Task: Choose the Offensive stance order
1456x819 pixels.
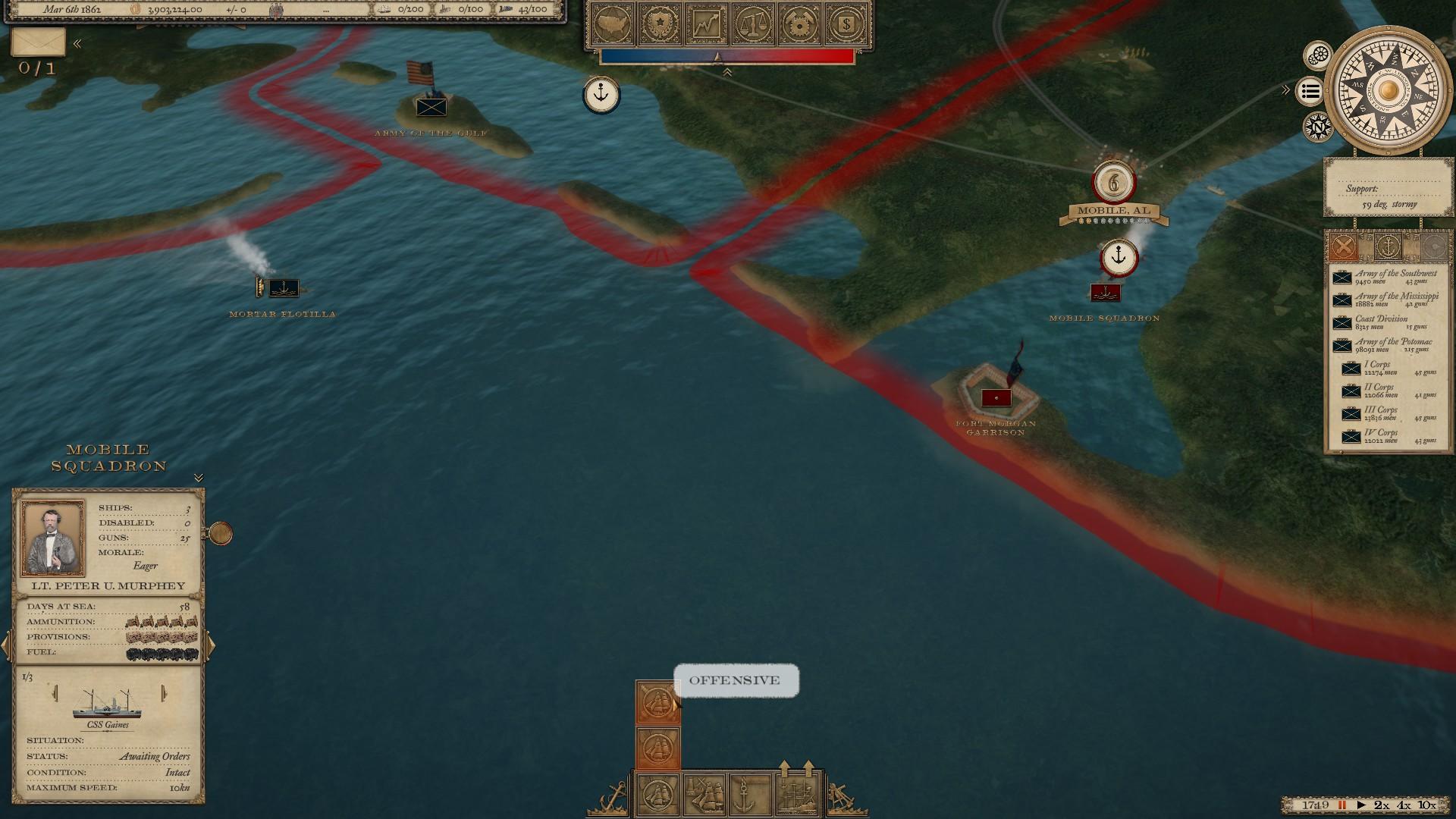Action: (657, 702)
